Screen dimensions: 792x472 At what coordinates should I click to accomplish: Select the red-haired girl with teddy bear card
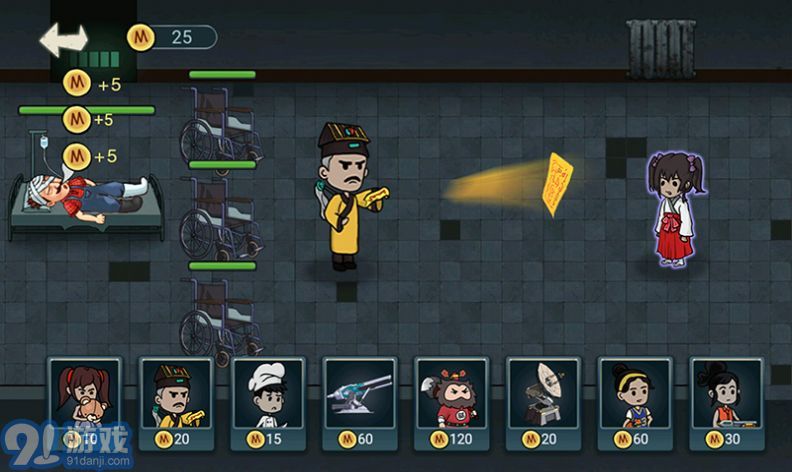point(84,402)
